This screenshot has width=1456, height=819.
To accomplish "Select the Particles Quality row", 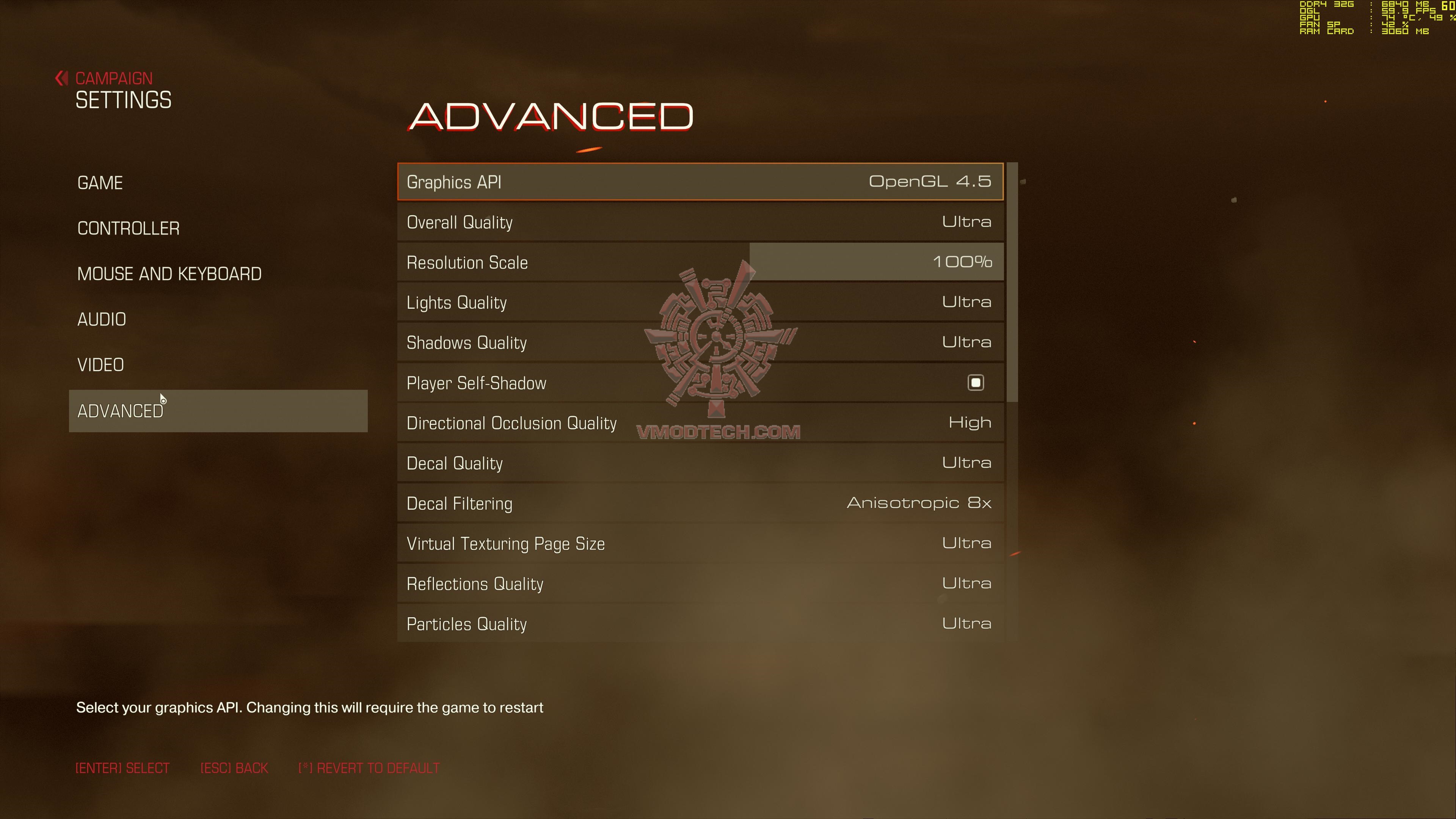I will tap(700, 623).
